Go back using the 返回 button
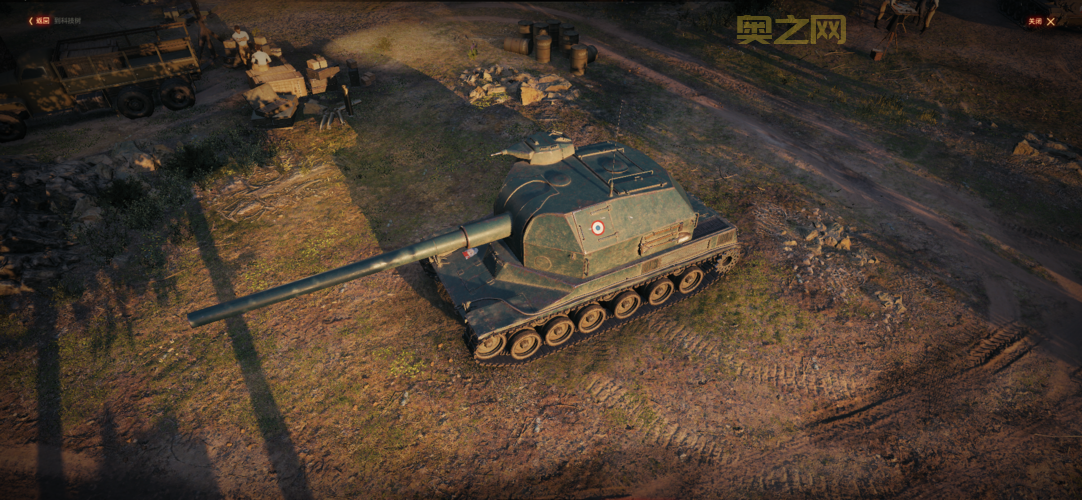This screenshot has height=500, width=1082. (40, 20)
